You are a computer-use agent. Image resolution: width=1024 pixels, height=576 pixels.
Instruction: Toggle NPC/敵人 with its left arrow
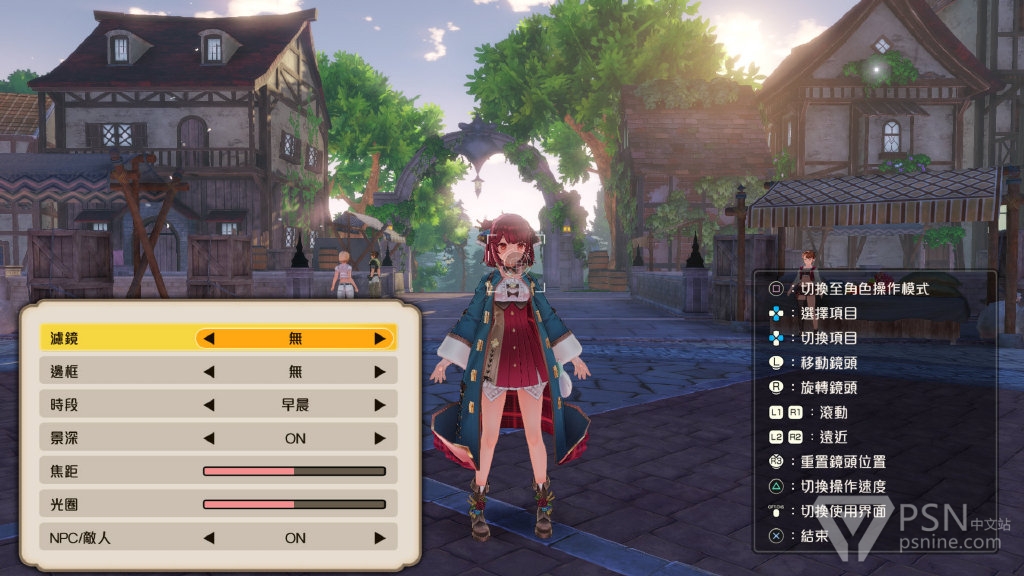209,537
